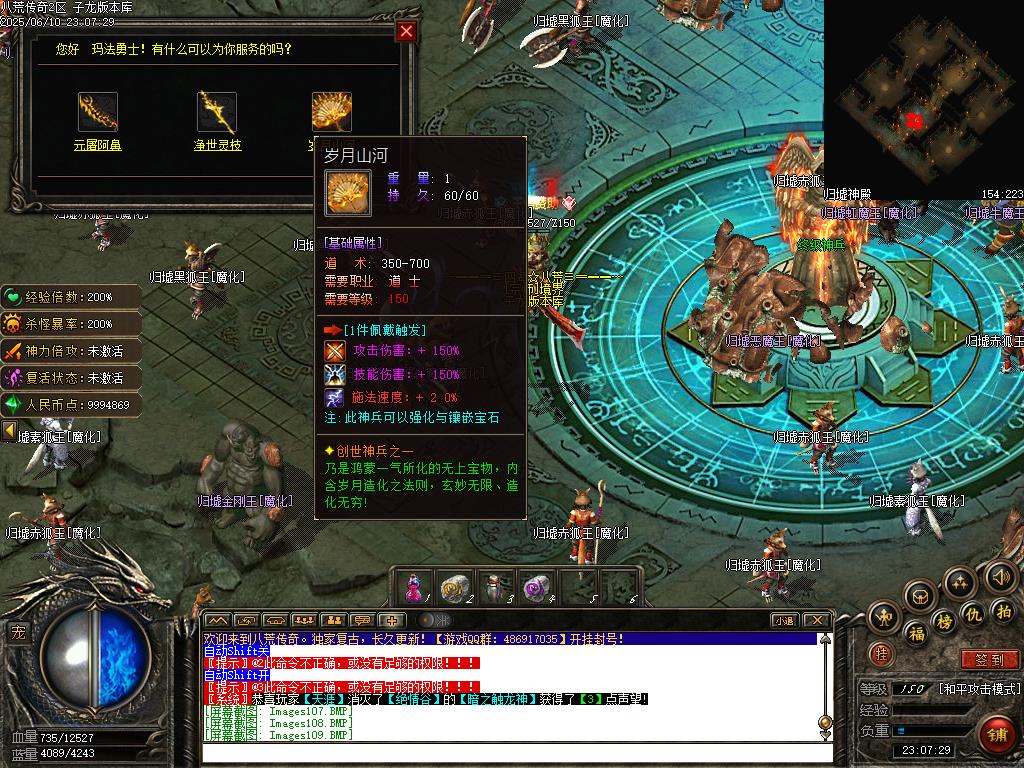Viewport: 1024px width, 768px height.
Task: Activate the 挂 auto-play button
Action: [881, 653]
